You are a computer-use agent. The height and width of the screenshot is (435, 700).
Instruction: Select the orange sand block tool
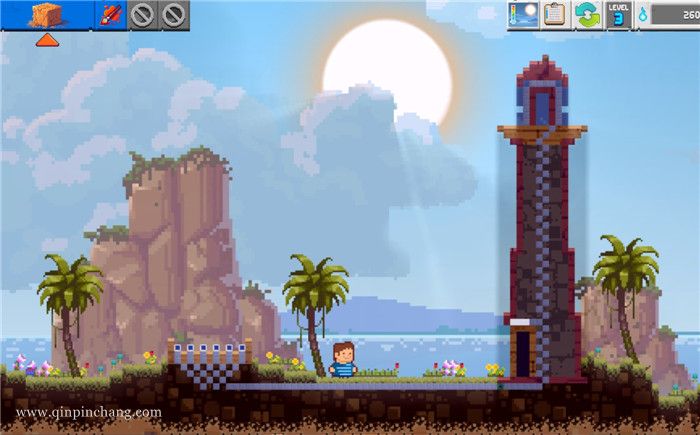(x=46, y=15)
